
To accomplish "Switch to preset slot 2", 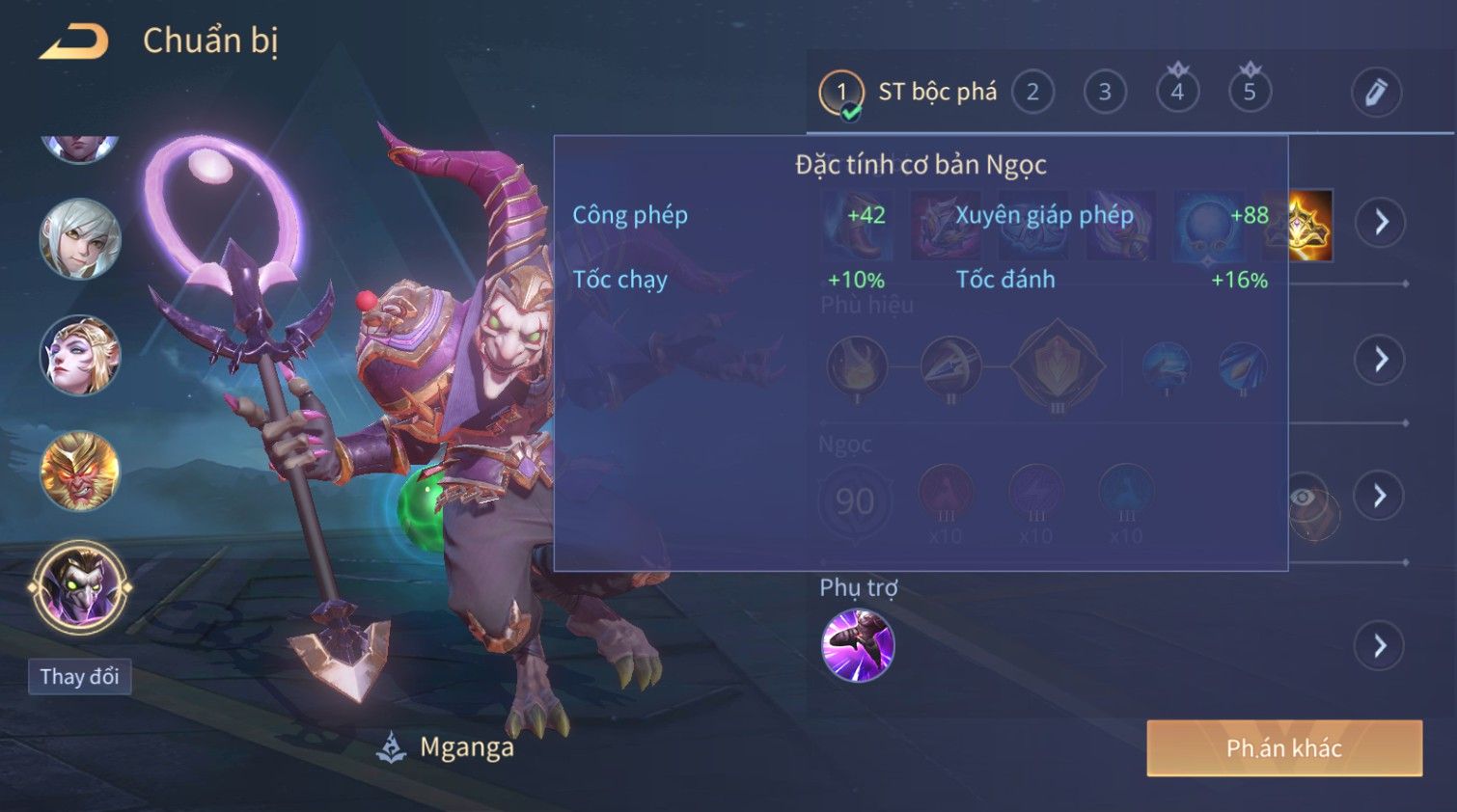I will pos(1032,93).
